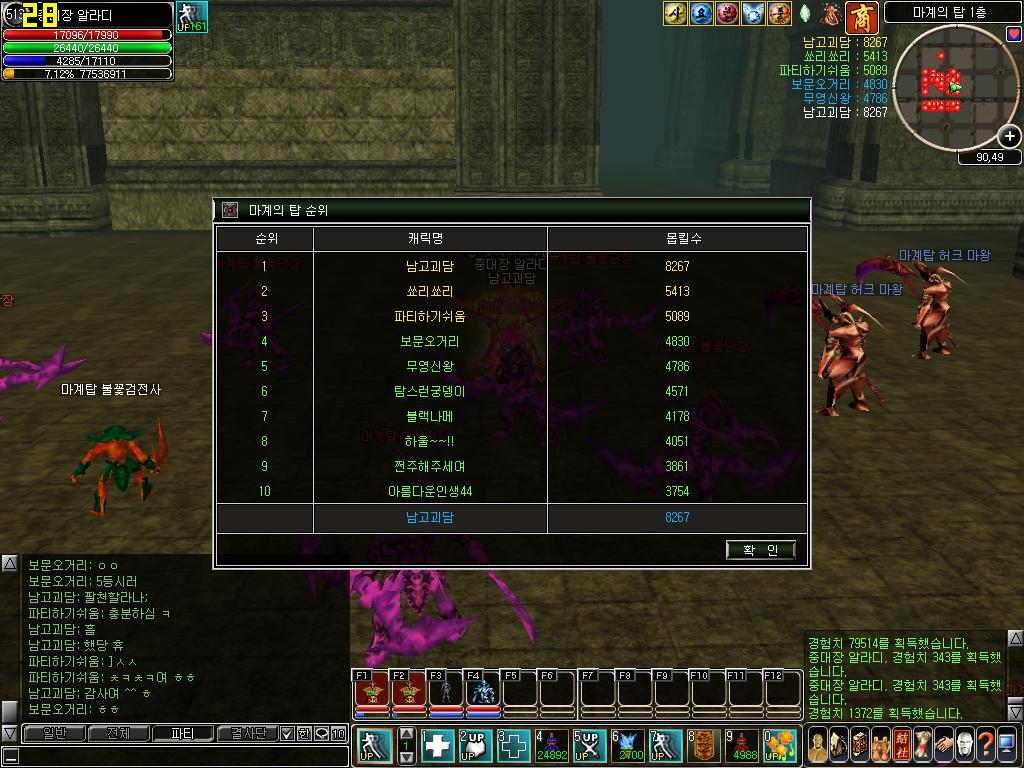Switch chat to the 결사단 tab

pos(247,733)
